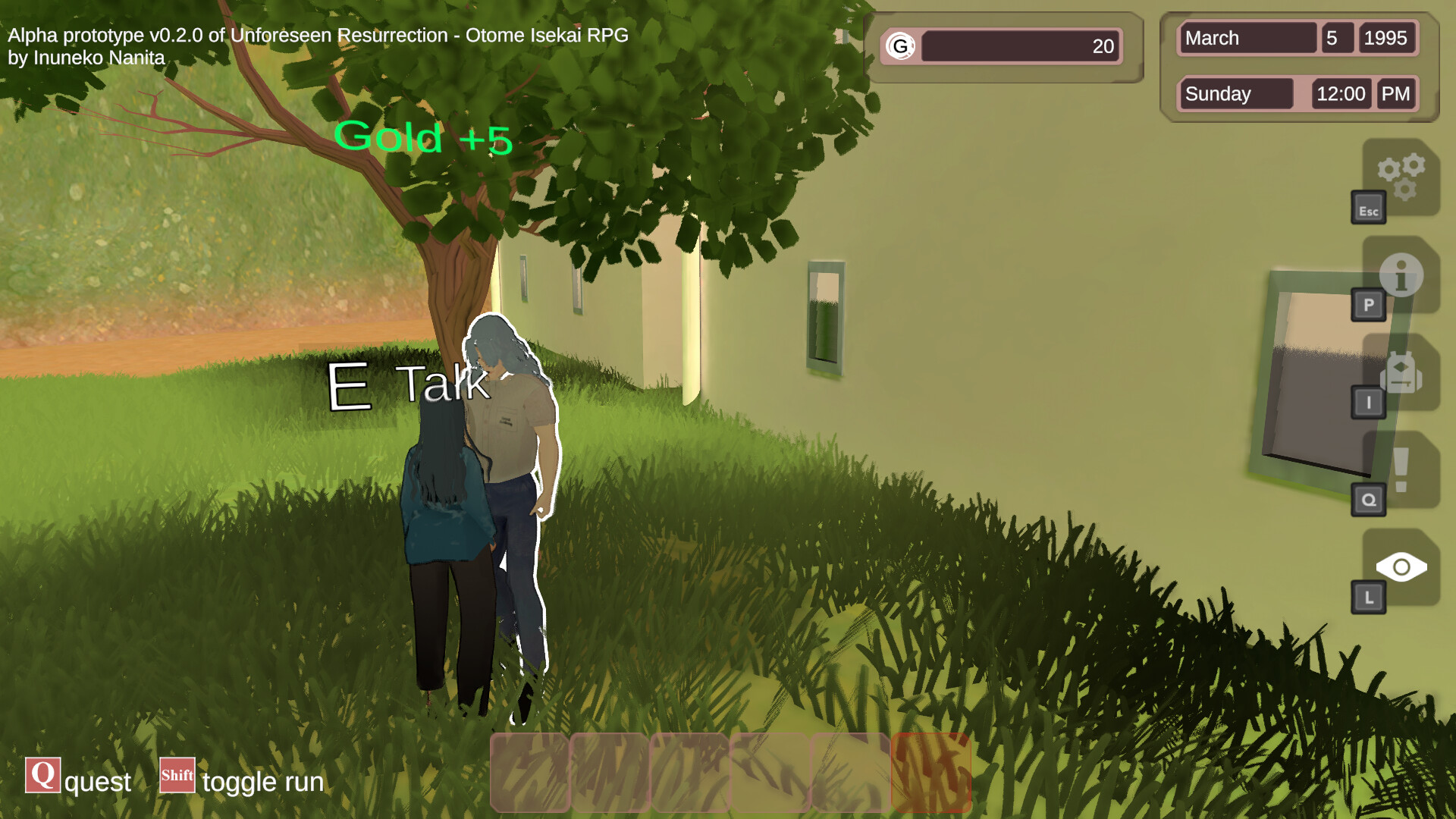
Task: Toggle run with the Shift badge
Action: click(x=177, y=776)
